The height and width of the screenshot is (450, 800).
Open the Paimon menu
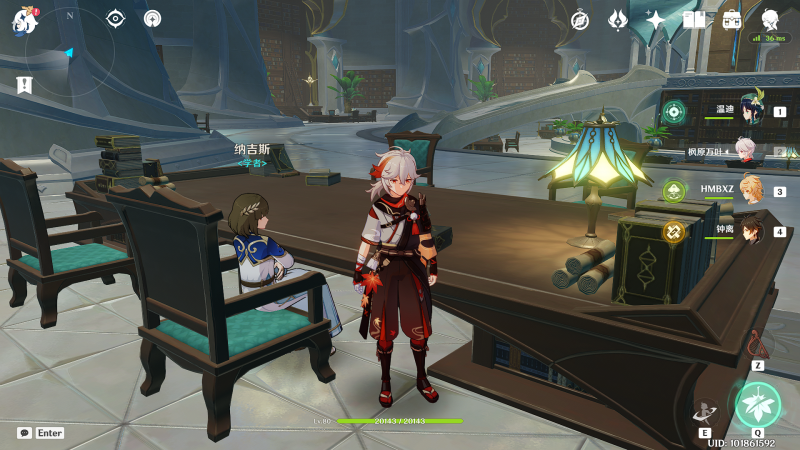pos(24,20)
